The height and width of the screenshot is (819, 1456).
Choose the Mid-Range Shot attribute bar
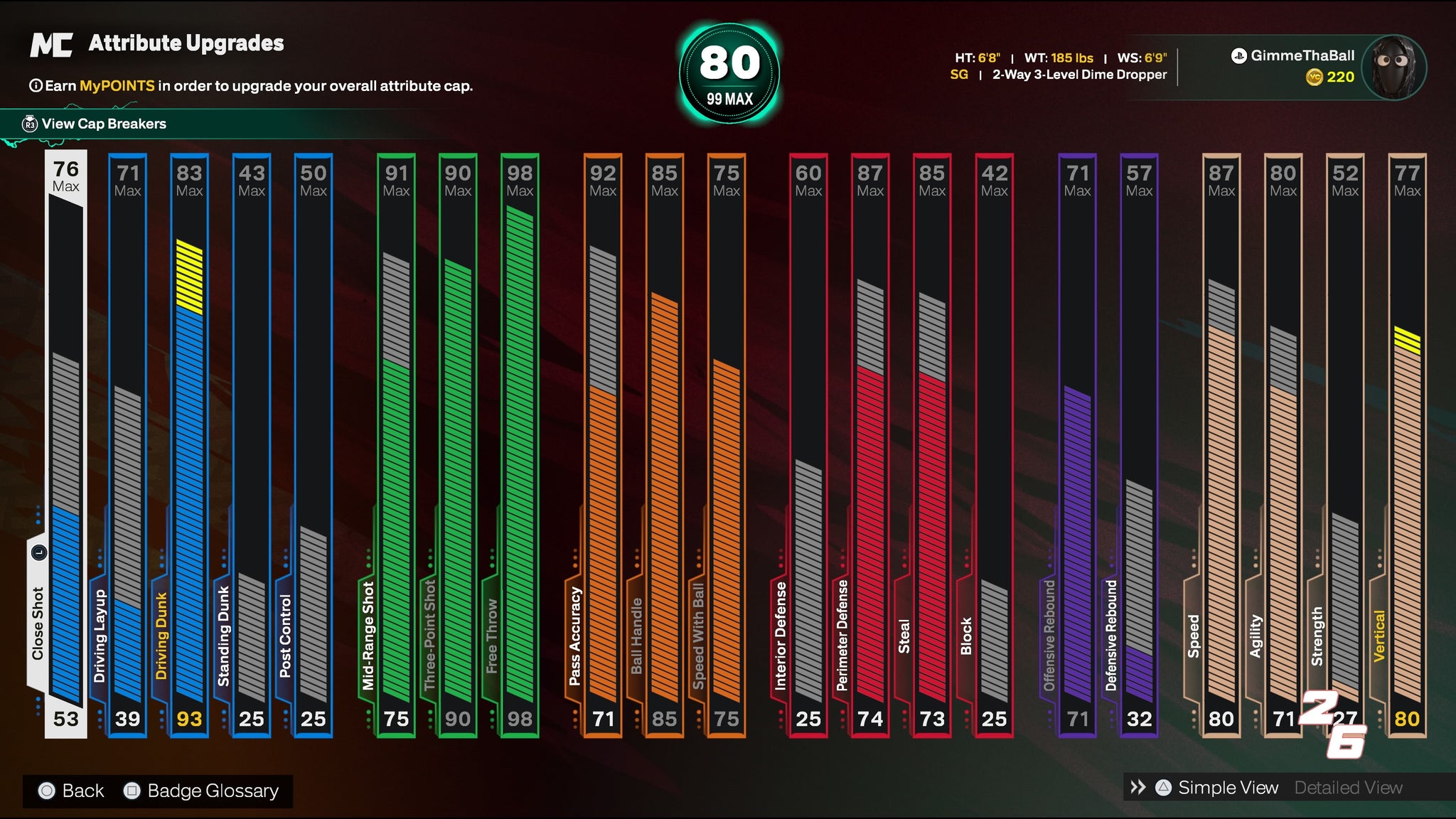point(396,444)
